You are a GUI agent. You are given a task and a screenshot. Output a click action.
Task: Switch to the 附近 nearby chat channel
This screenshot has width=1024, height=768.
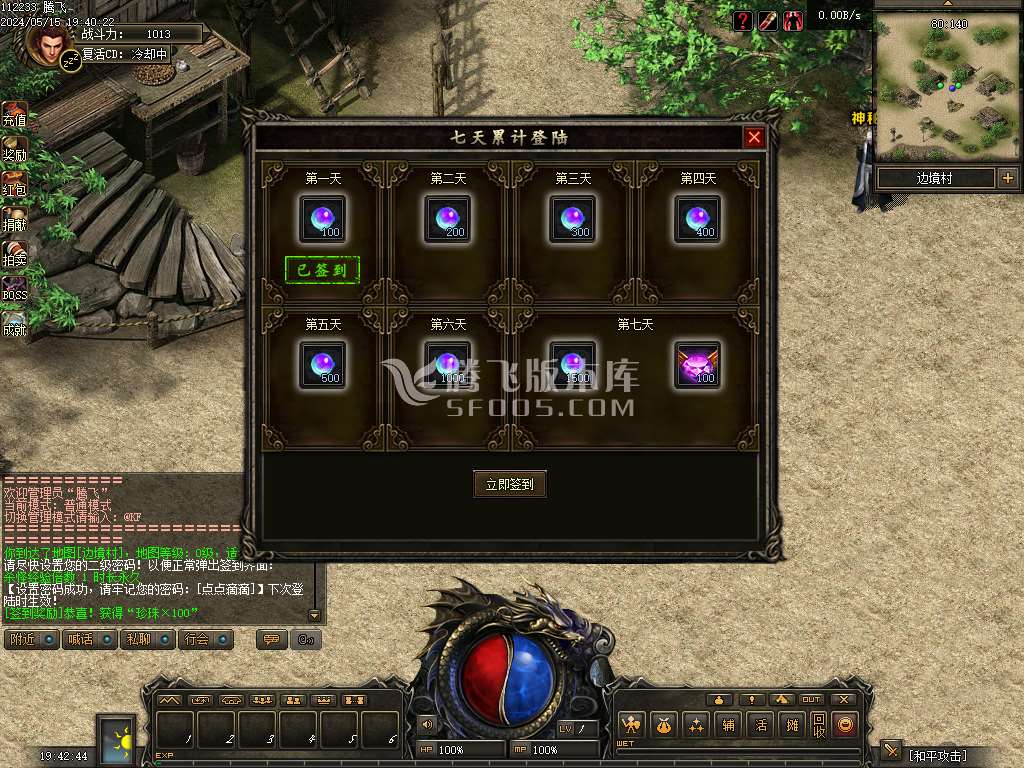[x=31, y=639]
